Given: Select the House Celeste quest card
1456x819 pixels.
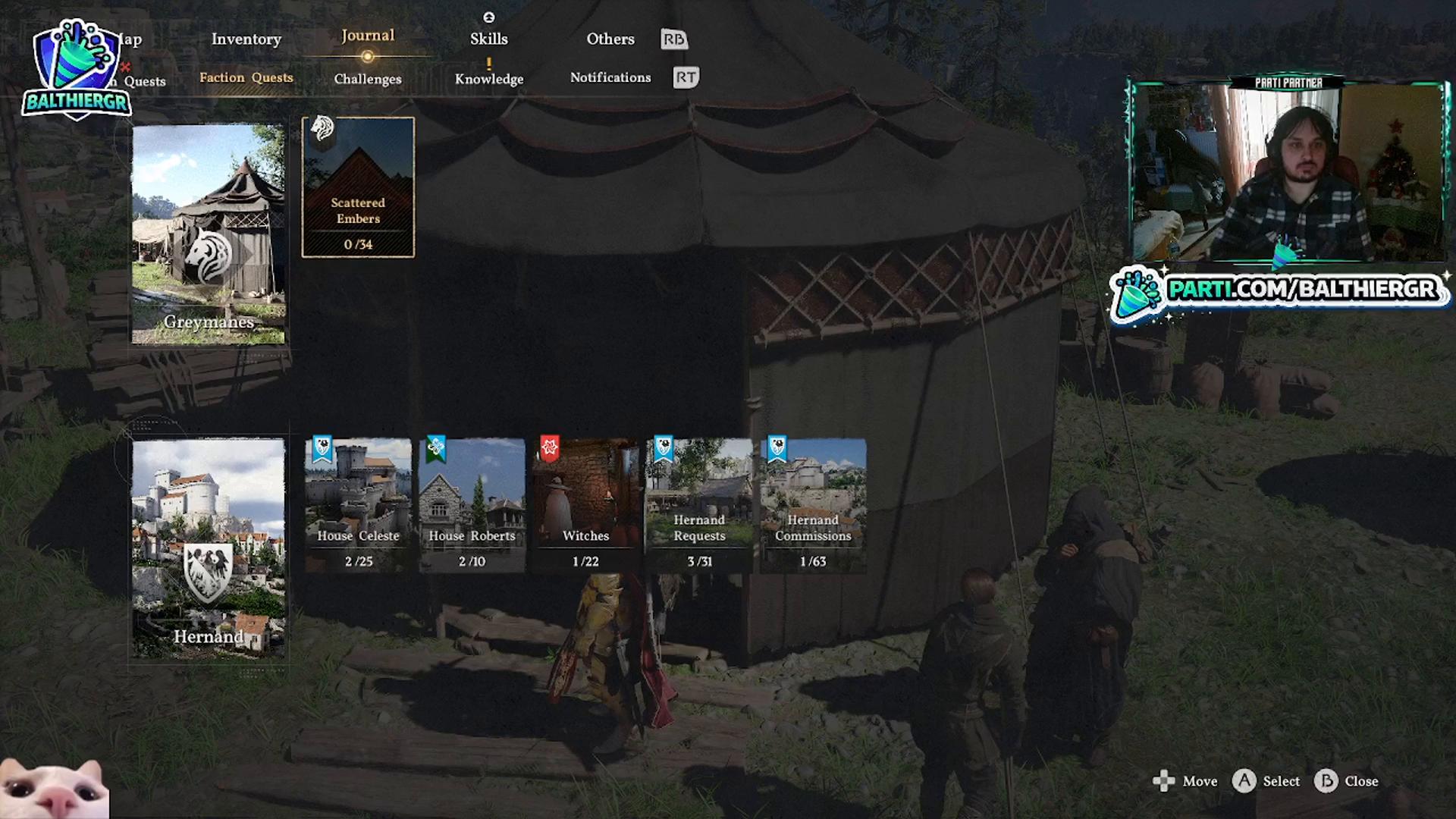Looking at the screenshot, I should (357, 500).
